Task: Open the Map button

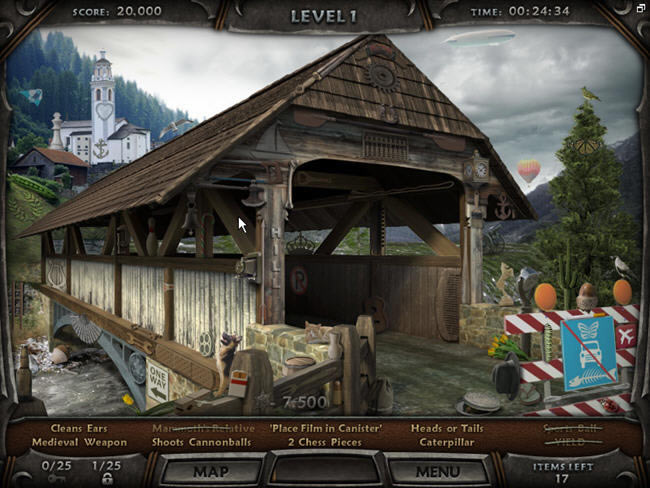Action: [212, 469]
